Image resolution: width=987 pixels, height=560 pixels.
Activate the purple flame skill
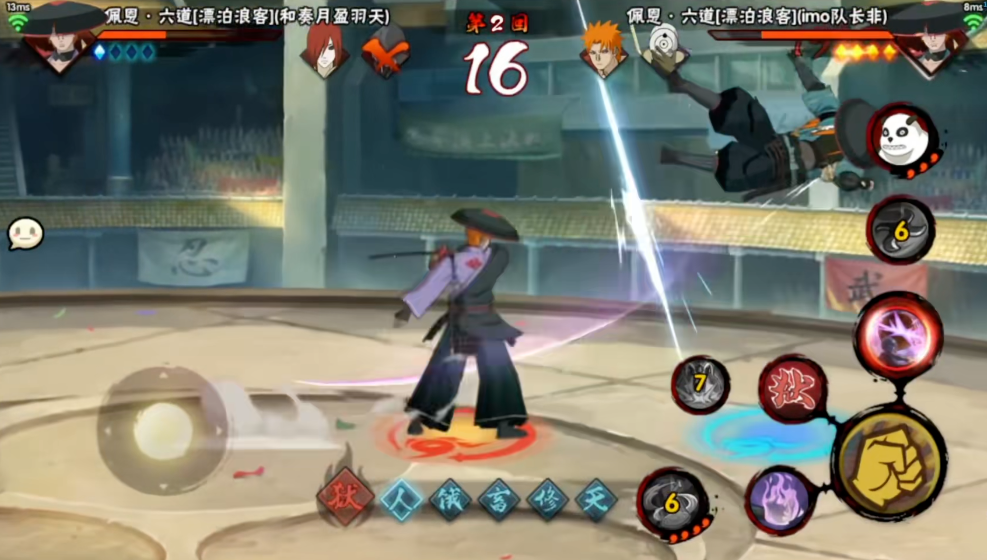coord(781,498)
